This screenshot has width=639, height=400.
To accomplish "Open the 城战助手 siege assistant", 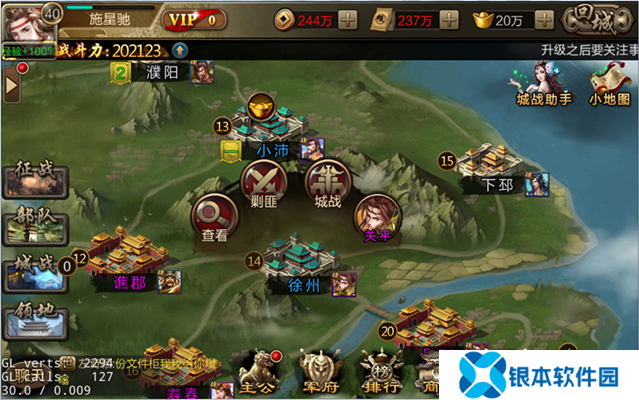I will coord(543,83).
